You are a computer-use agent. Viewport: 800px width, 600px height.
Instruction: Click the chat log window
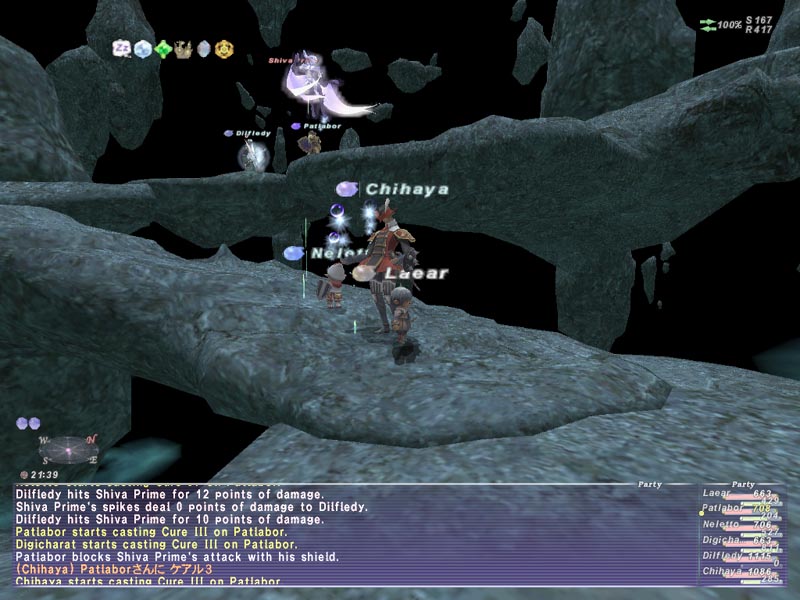[350, 535]
